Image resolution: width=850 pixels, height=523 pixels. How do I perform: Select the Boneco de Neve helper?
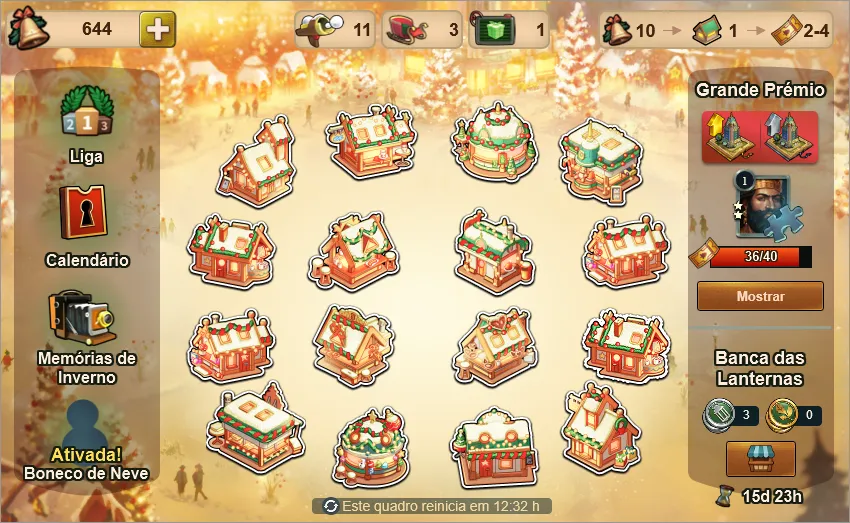point(87,428)
